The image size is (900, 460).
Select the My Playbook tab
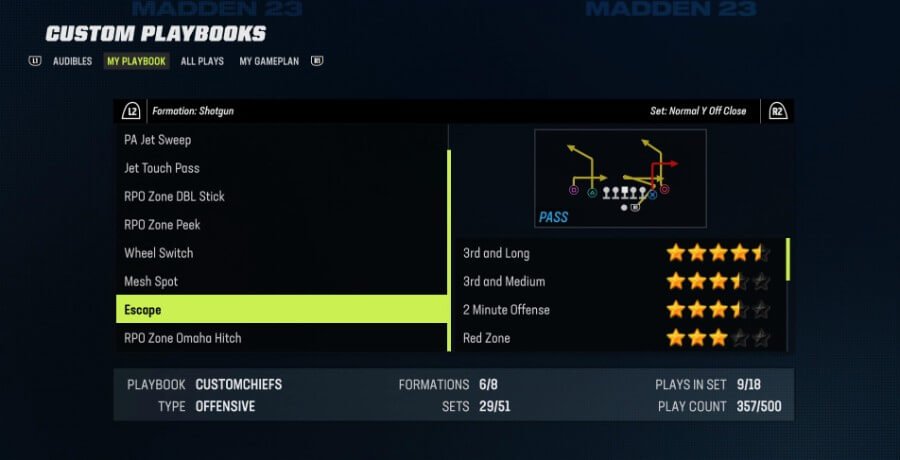point(136,61)
